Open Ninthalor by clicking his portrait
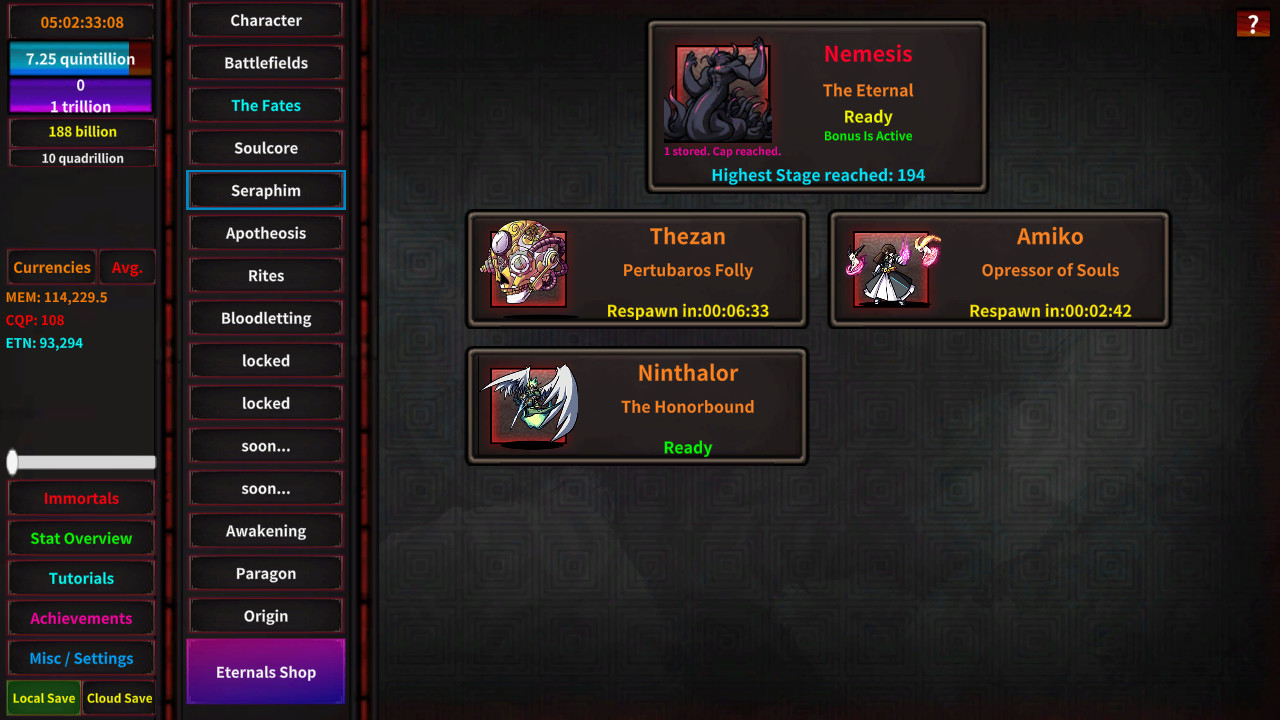 (531, 403)
